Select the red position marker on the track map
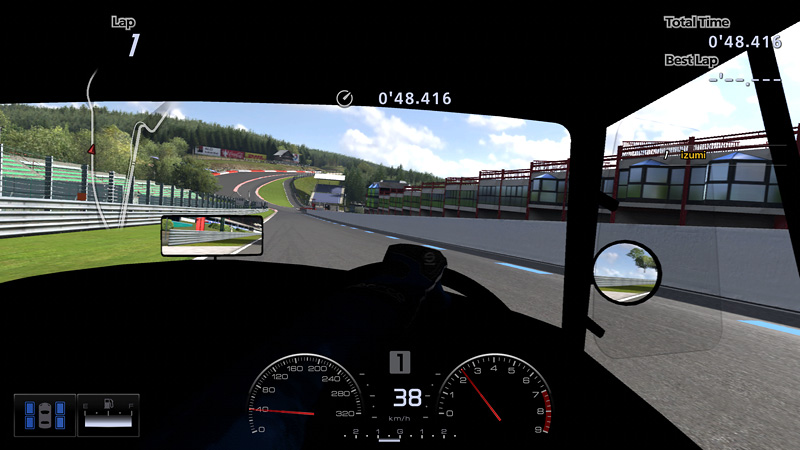Viewport: 800px width, 450px height. pyautogui.click(x=92, y=150)
